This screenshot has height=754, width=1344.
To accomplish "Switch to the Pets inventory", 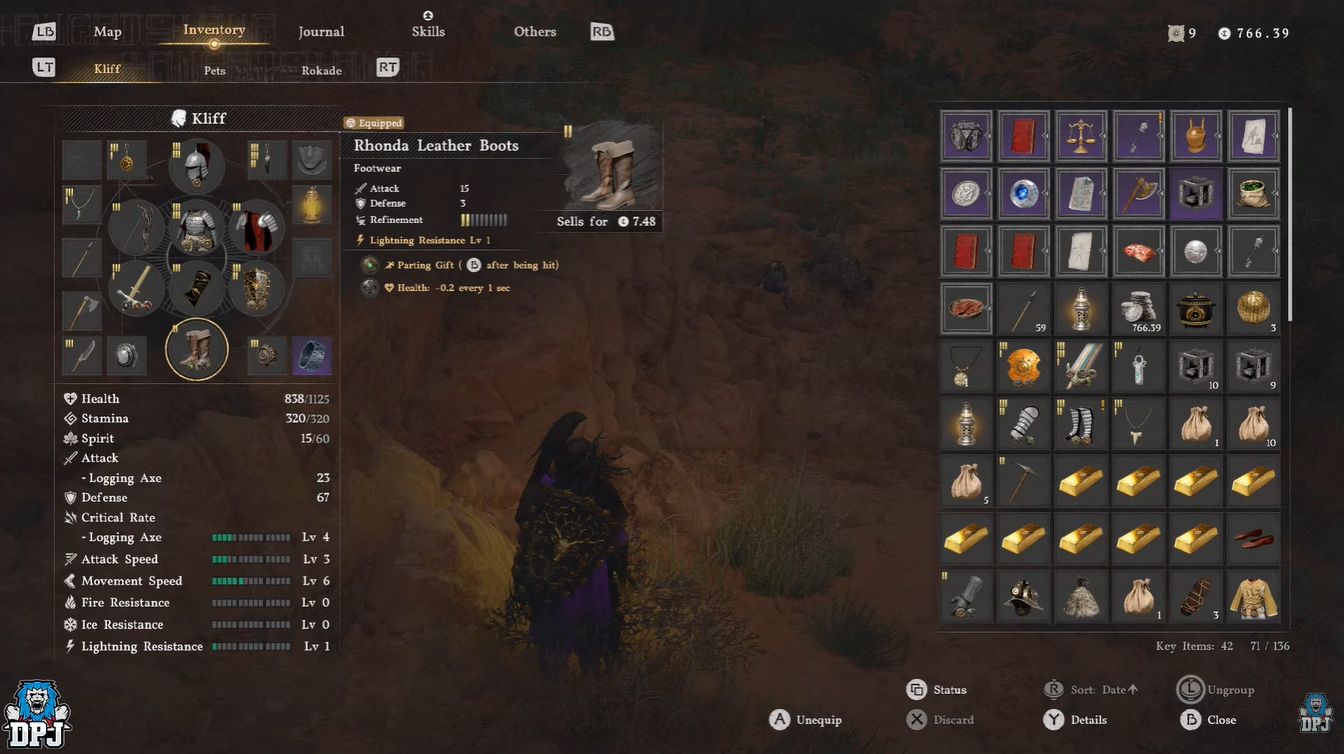I will coord(215,71).
